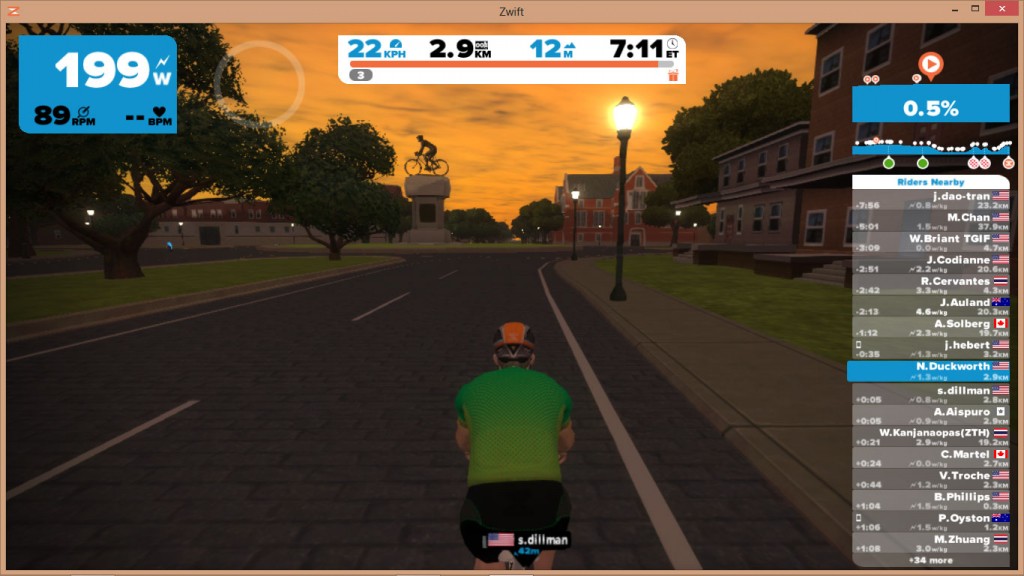
Task: Expand the '+34 more' riders entry
Action: (930, 560)
